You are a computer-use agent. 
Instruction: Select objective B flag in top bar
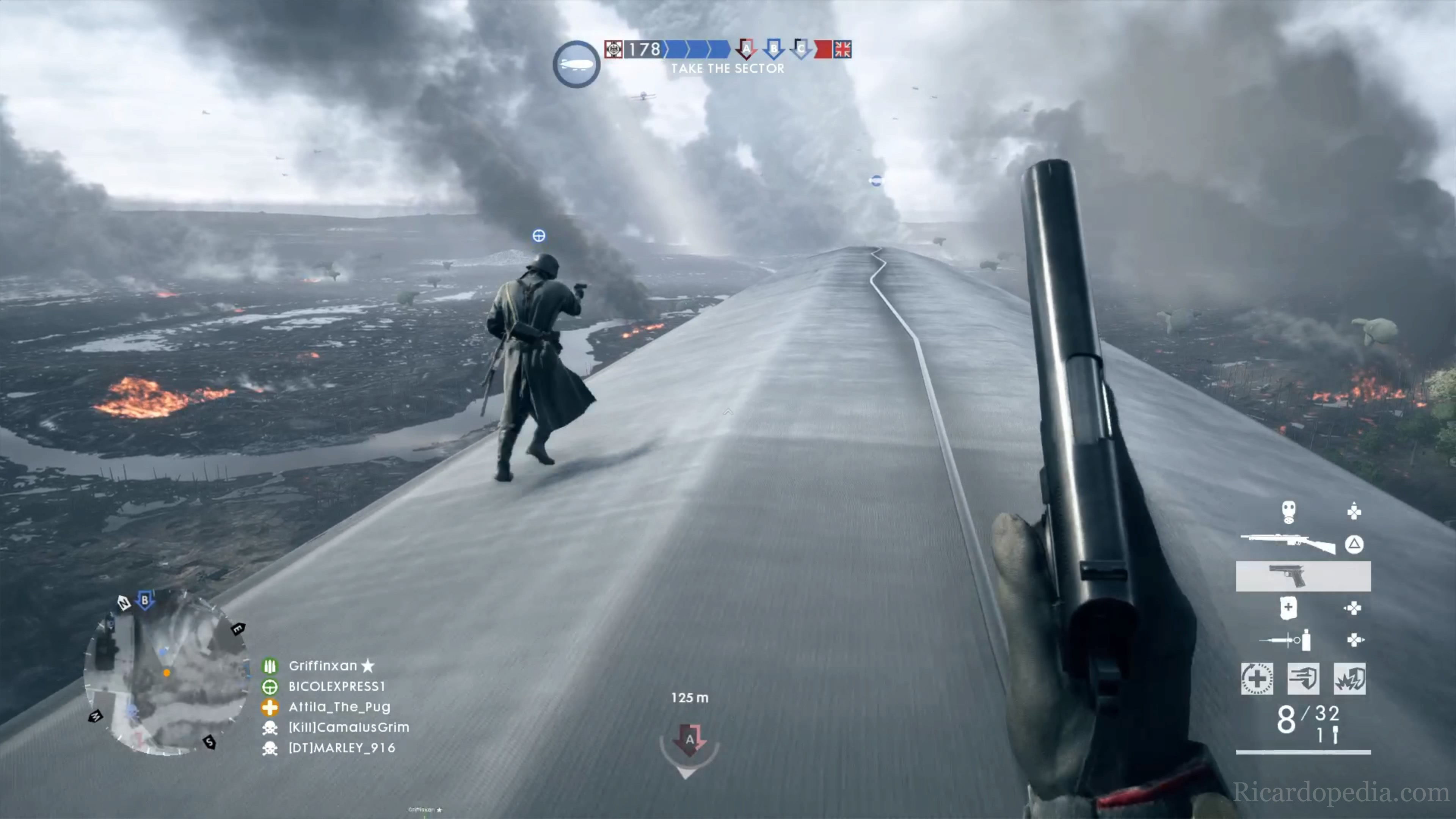click(773, 49)
